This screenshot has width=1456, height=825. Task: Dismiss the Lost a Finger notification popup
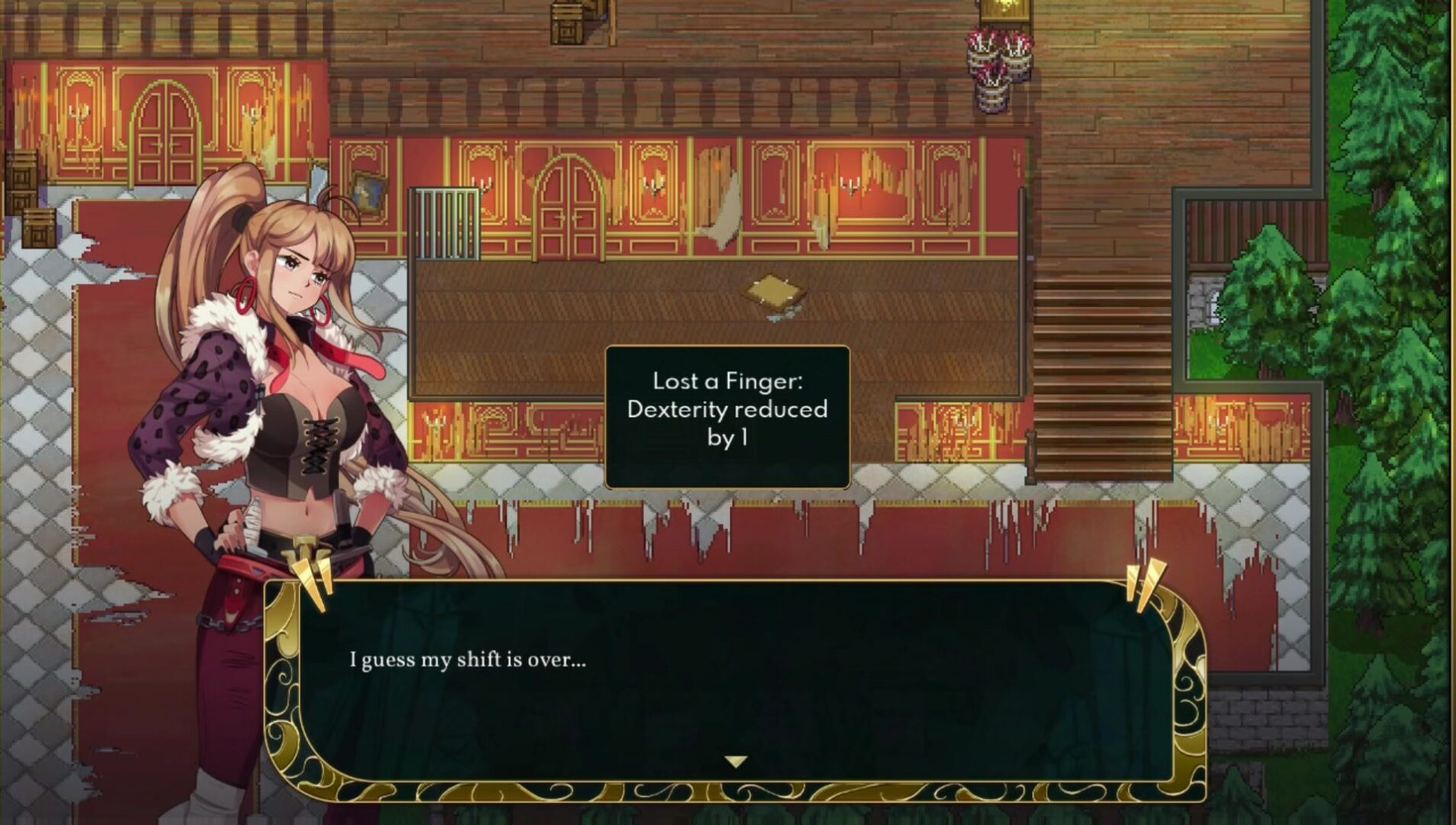tap(726, 416)
